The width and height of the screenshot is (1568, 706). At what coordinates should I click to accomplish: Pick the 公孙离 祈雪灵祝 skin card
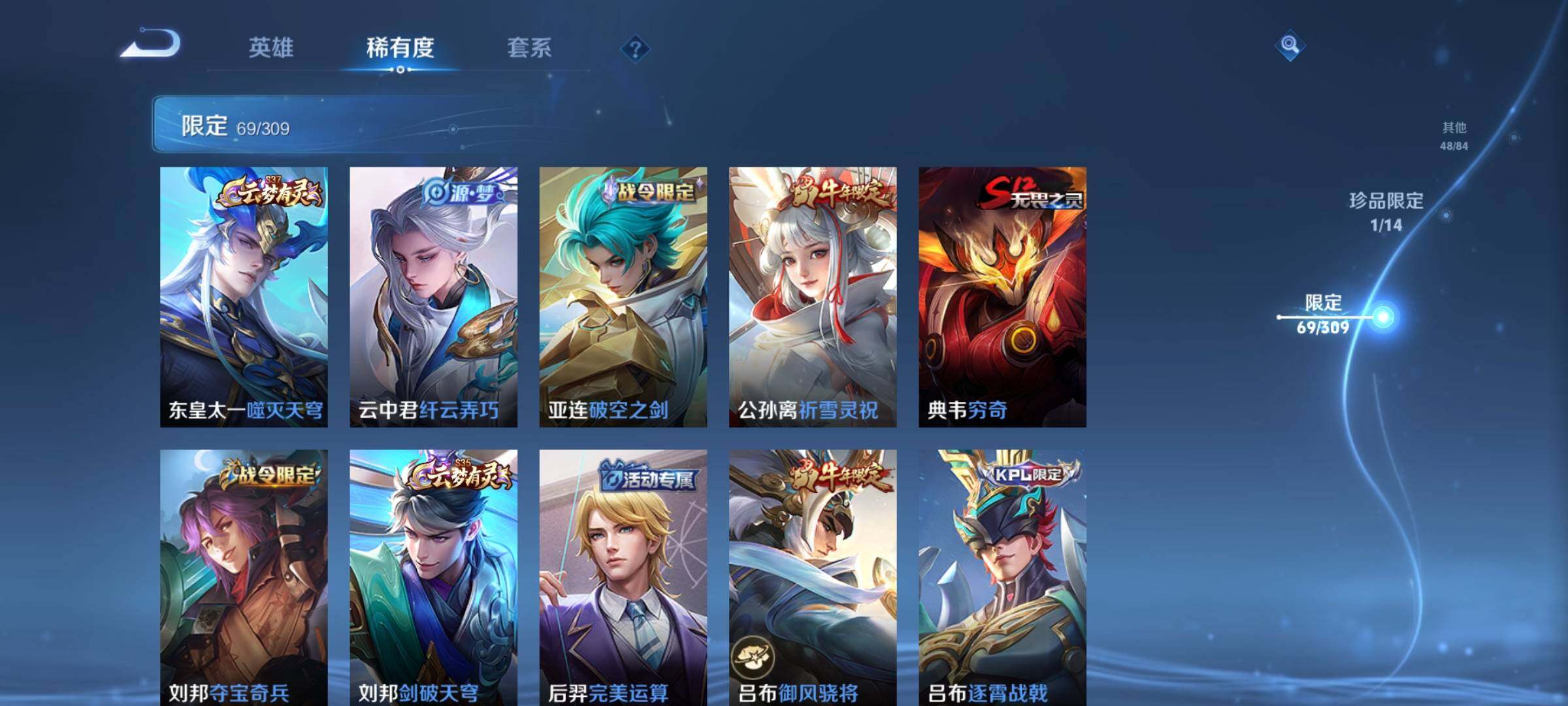tap(813, 297)
